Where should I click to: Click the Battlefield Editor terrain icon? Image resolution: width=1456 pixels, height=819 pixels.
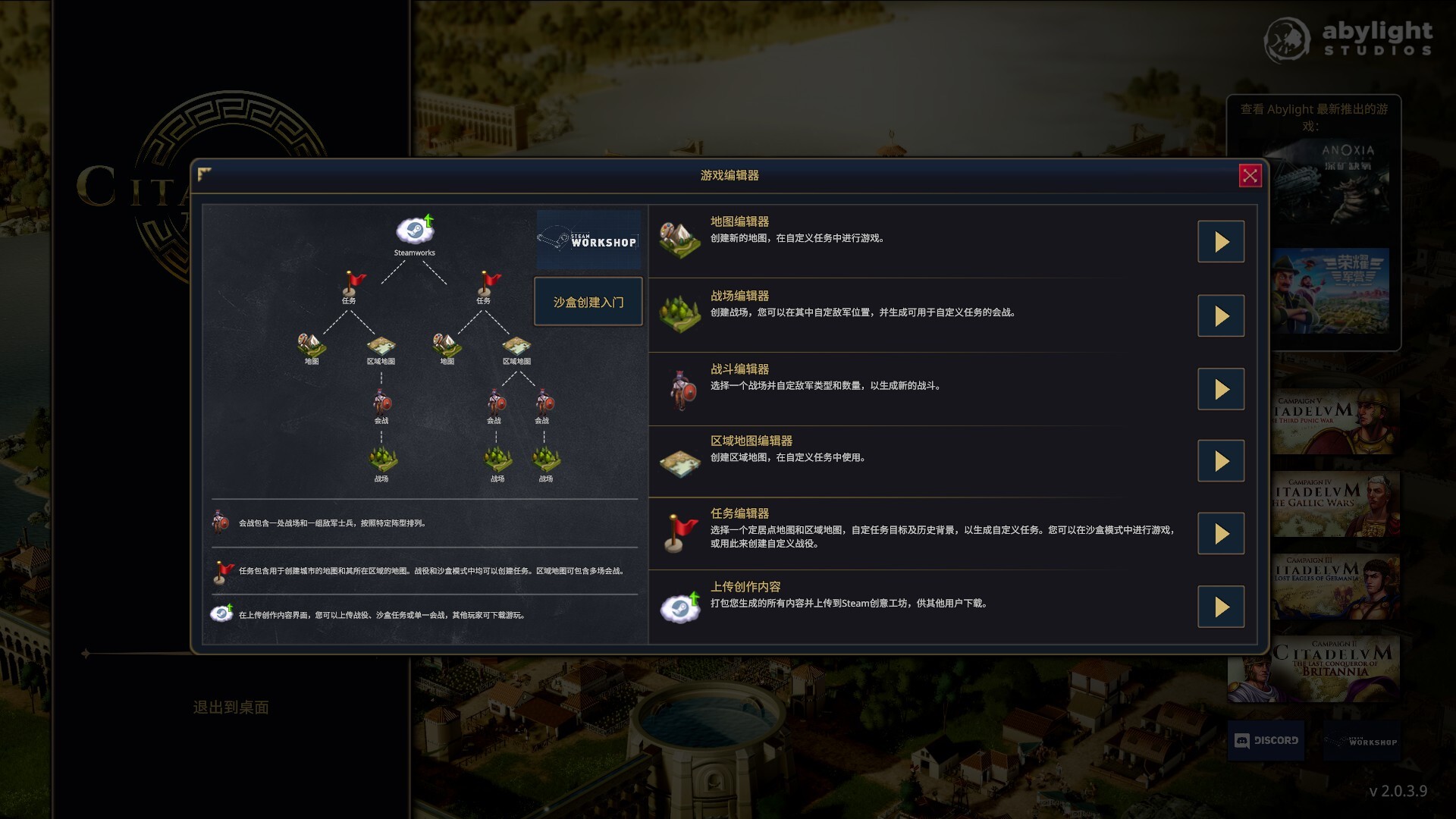click(680, 312)
